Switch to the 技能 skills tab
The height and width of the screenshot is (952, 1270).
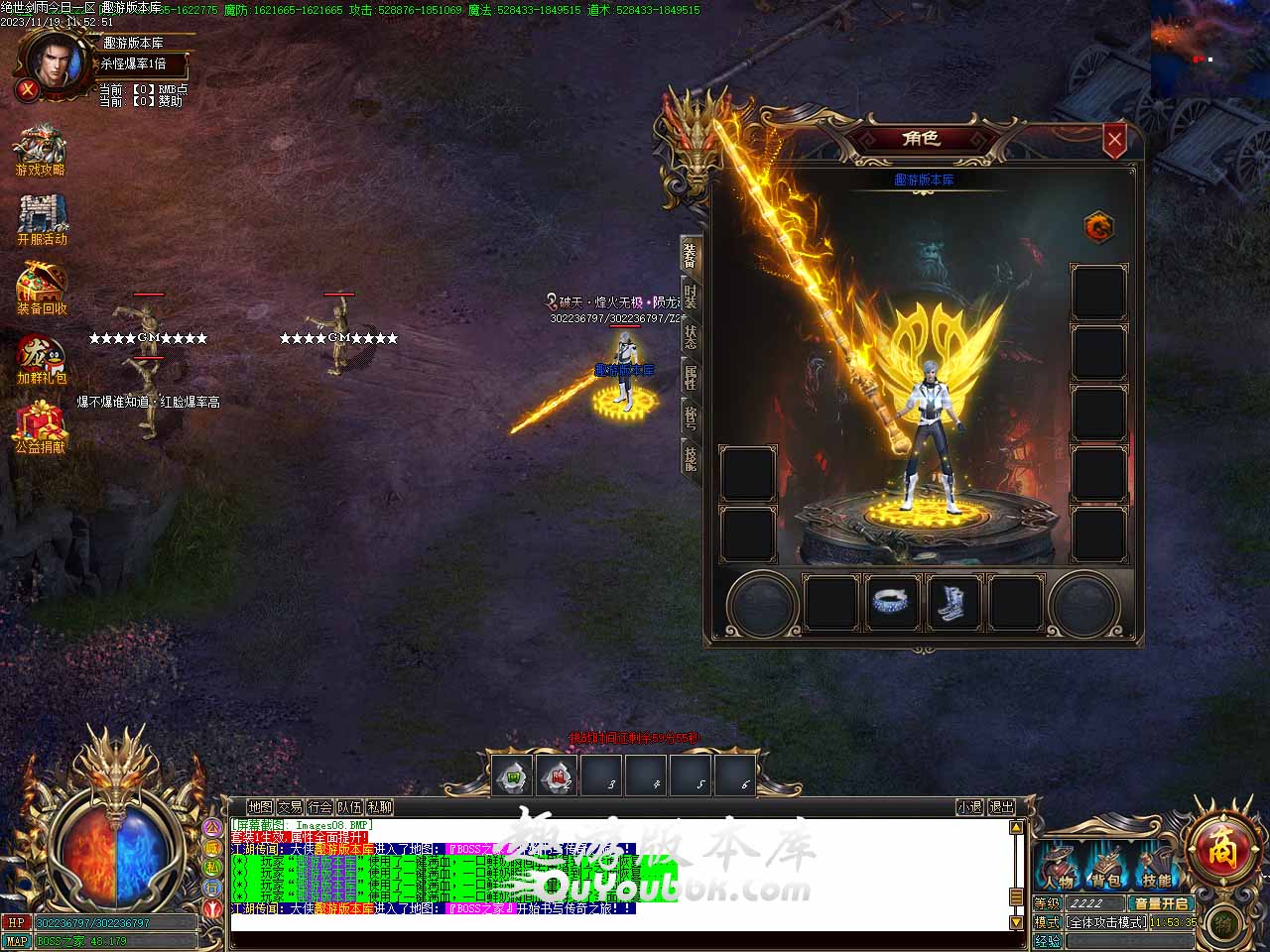[x=691, y=457]
